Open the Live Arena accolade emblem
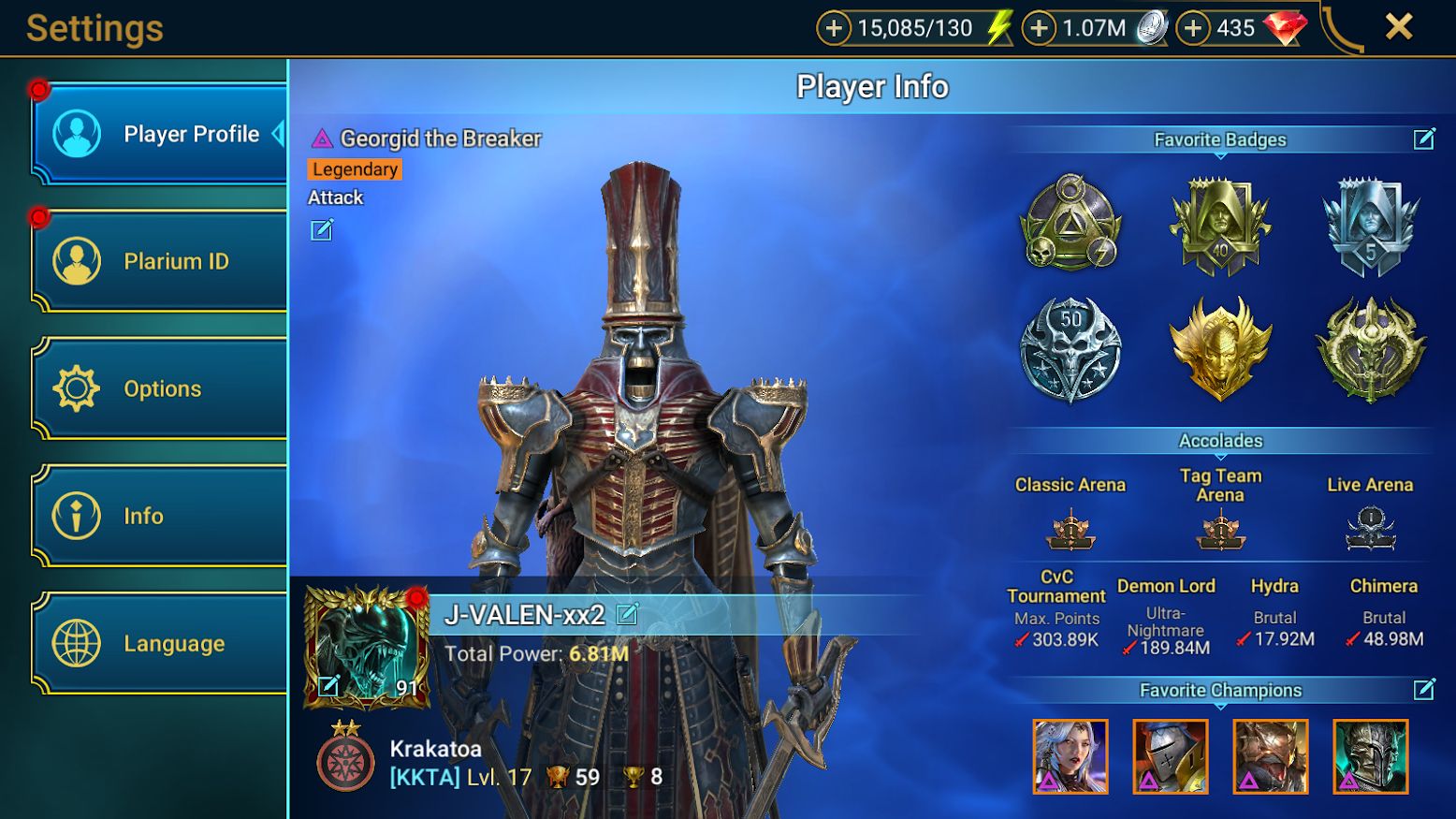This screenshot has width=1456, height=819. coord(1370,530)
